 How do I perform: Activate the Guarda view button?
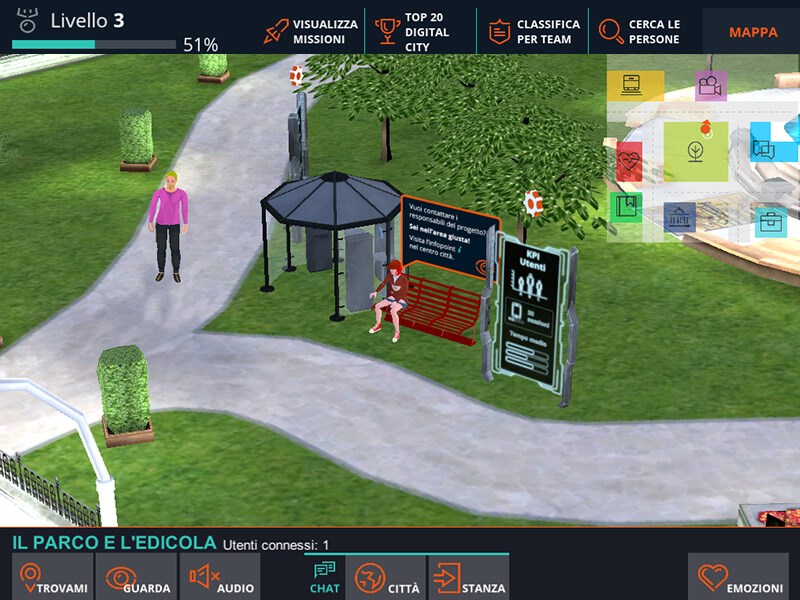[x=137, y=578]
